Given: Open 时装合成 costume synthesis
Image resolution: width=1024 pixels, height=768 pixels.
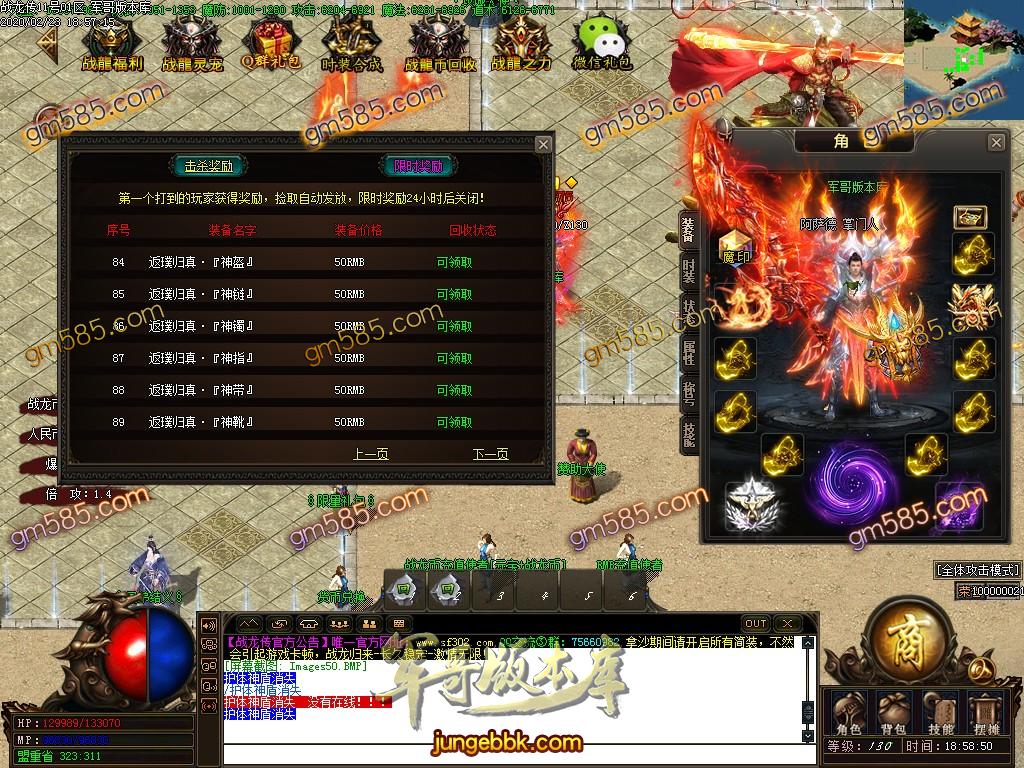Looking at the screenshot, I should click(x=351, y=43).
